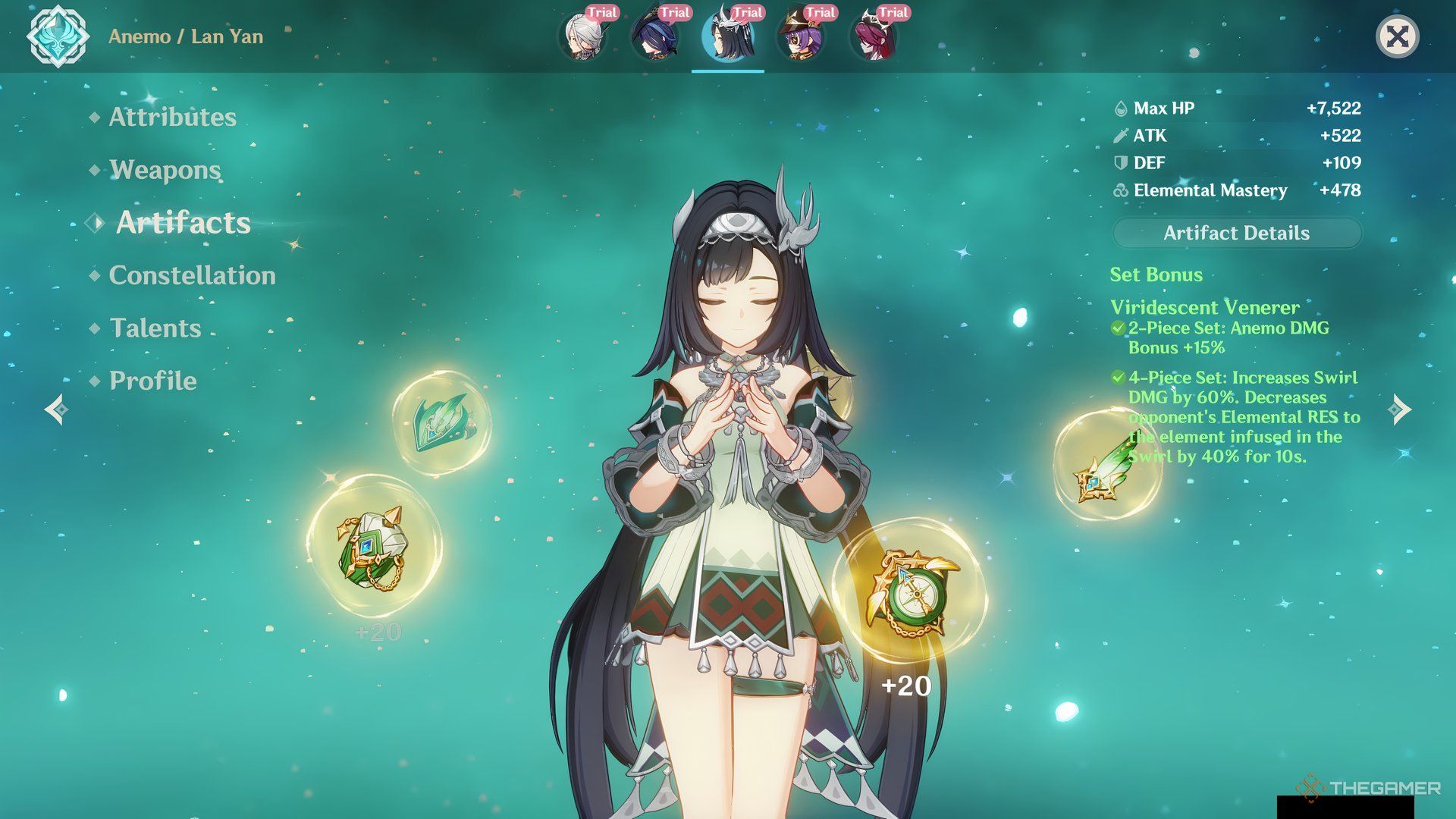Open the Artifact Details panel
This screenshot has width=1456, height=819.
pos(1236,233)
